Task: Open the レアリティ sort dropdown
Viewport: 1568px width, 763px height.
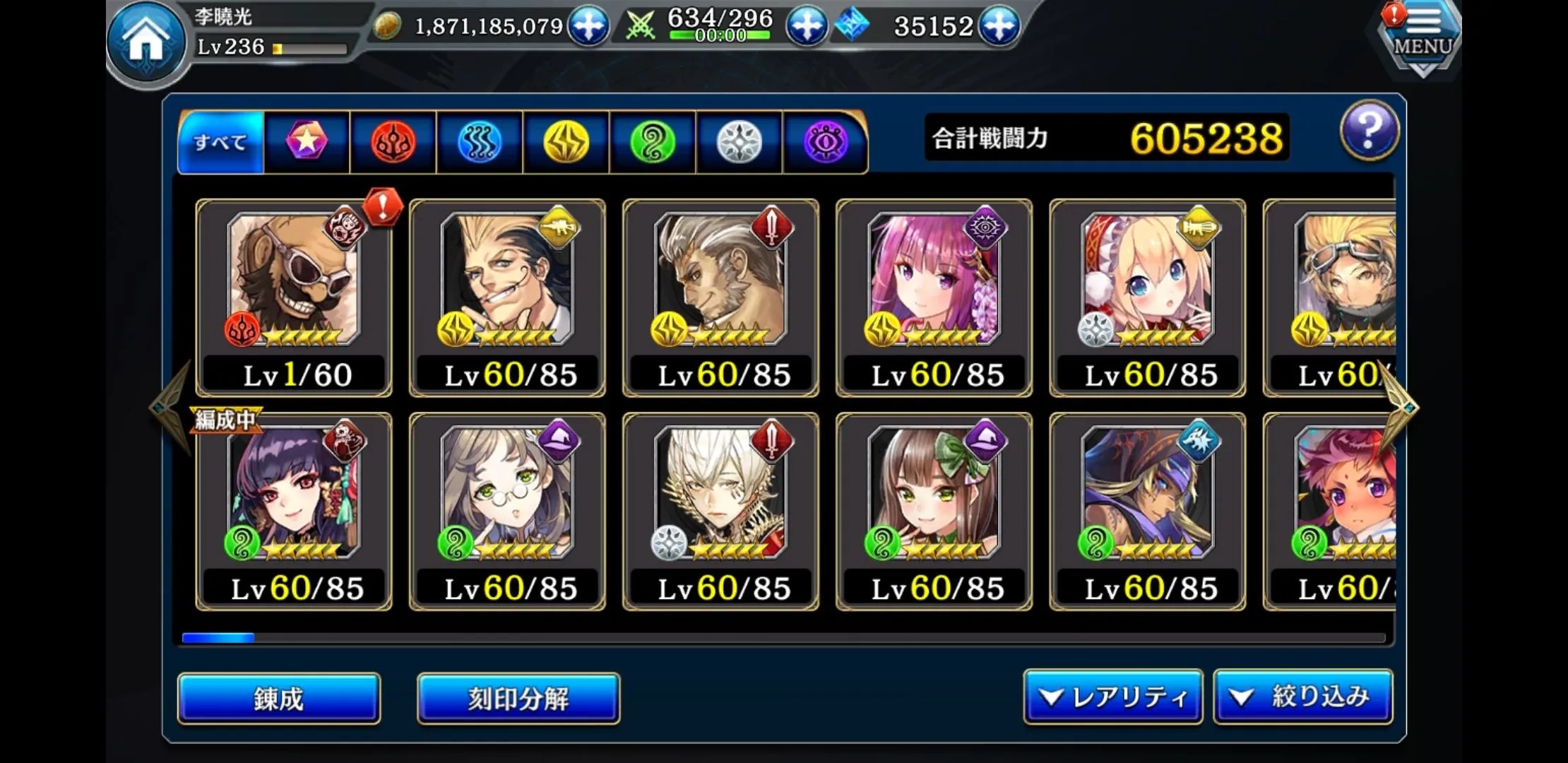Action: [1112, 697]
